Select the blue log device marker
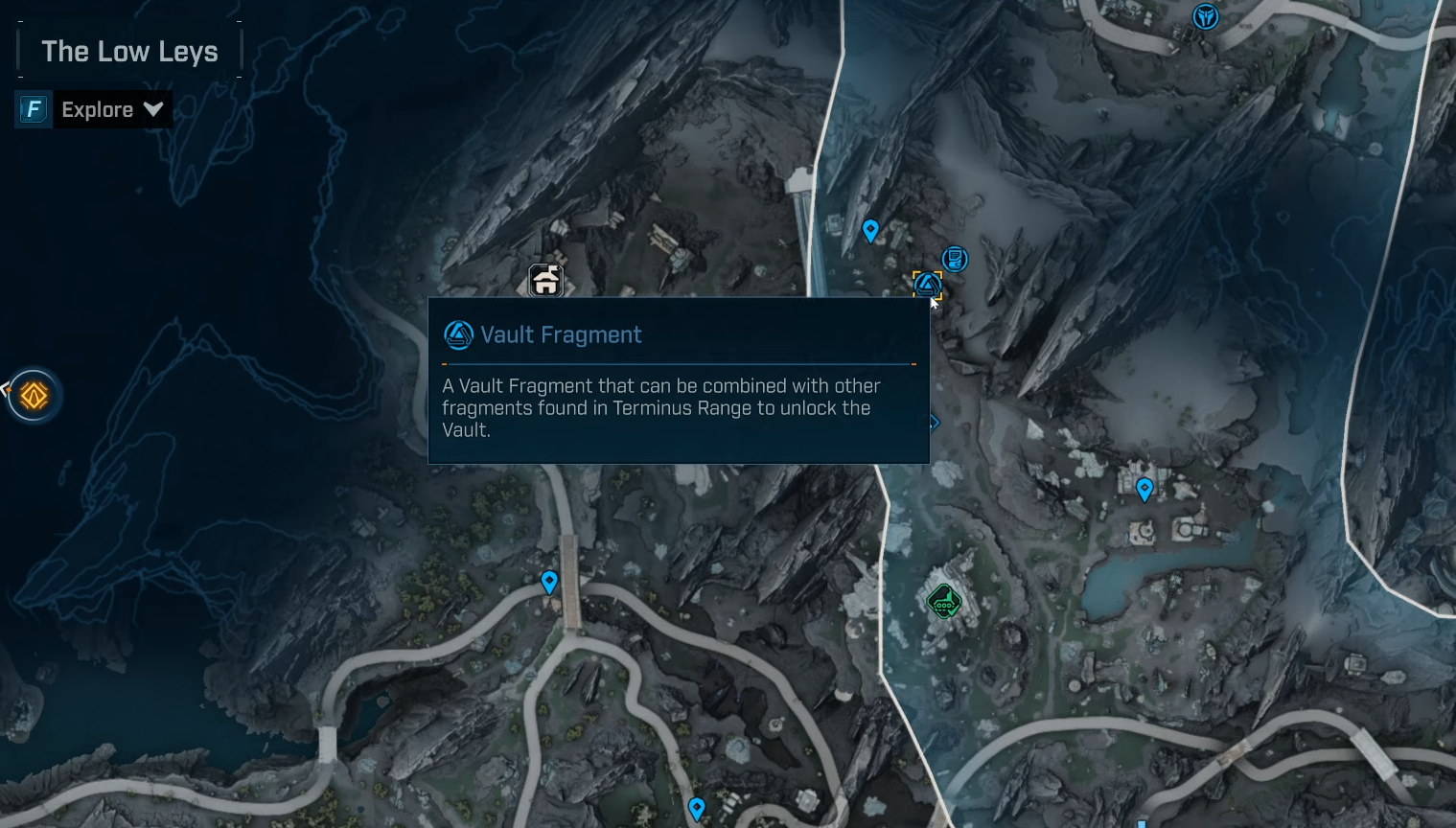The height and width of the screenshot is (828, 1456). coord(955,259)
